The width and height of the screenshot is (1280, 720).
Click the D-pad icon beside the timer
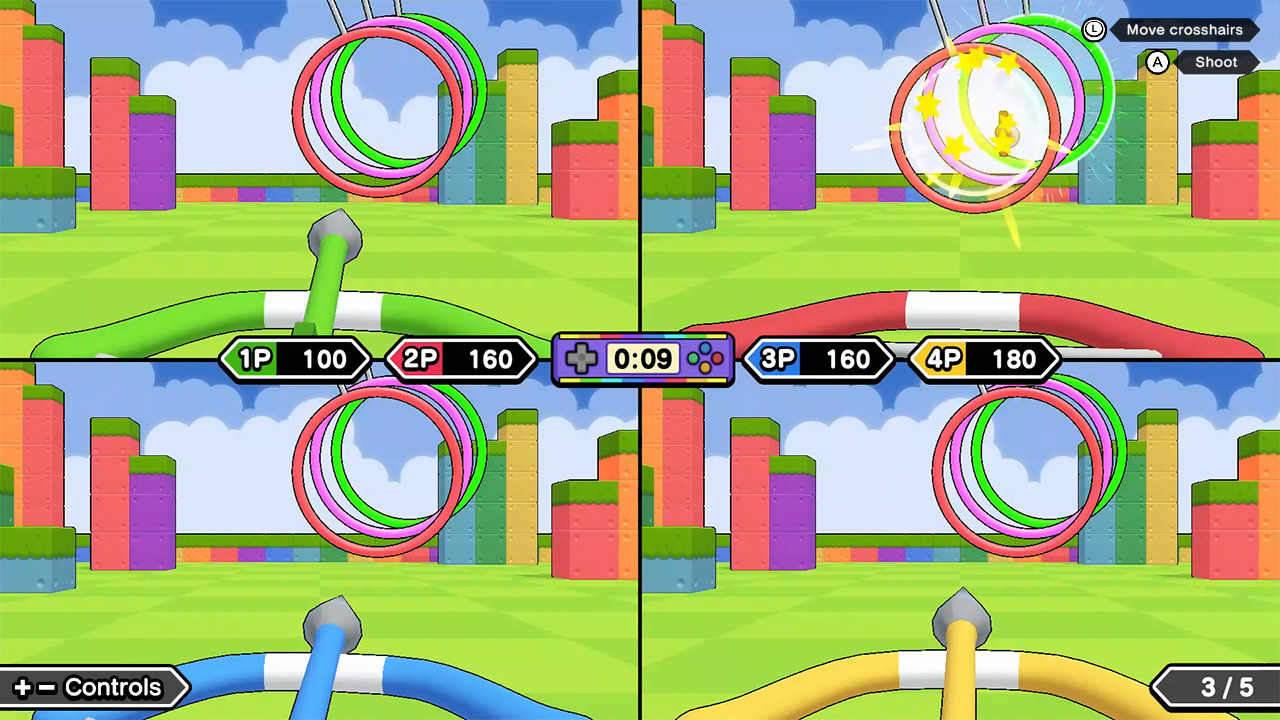coord(582,359)
